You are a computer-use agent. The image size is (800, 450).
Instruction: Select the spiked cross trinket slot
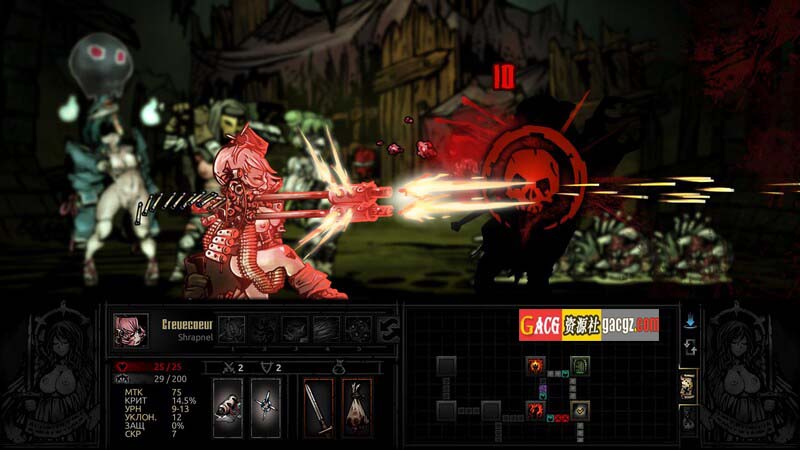264,407
